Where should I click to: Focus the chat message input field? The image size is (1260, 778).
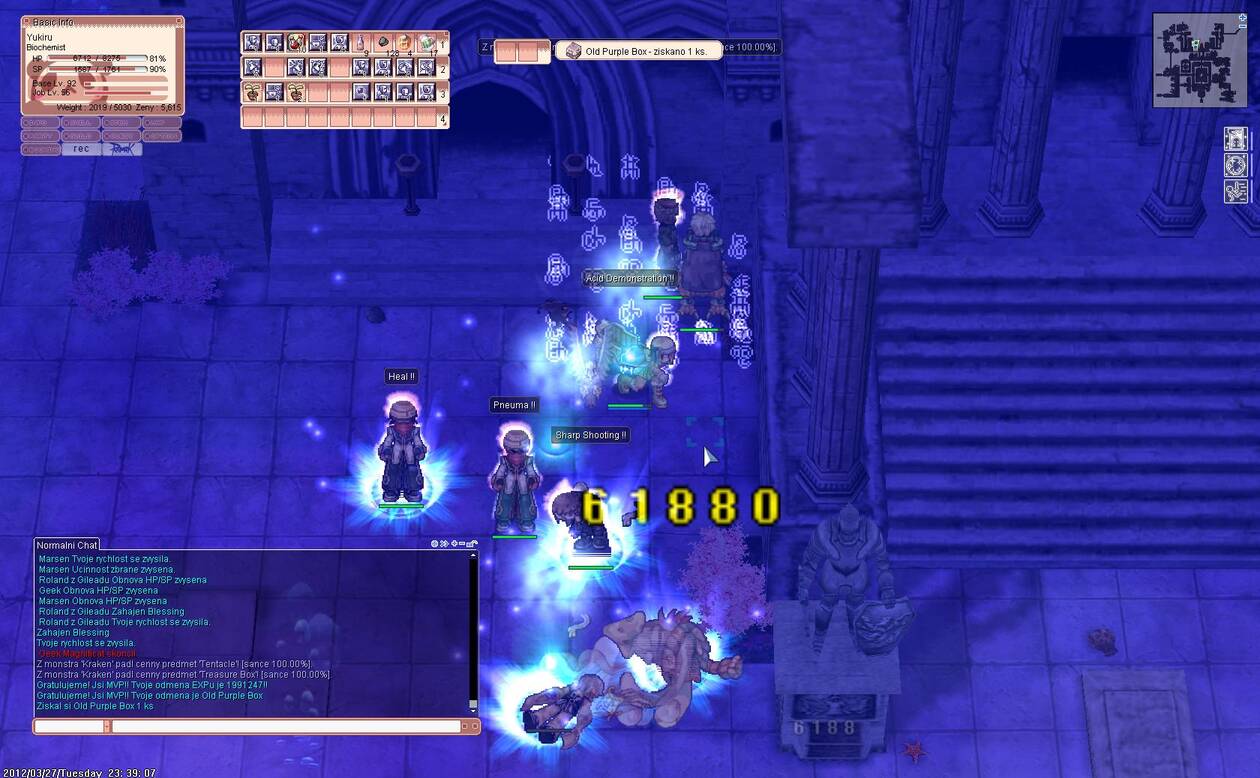(285, 727)
